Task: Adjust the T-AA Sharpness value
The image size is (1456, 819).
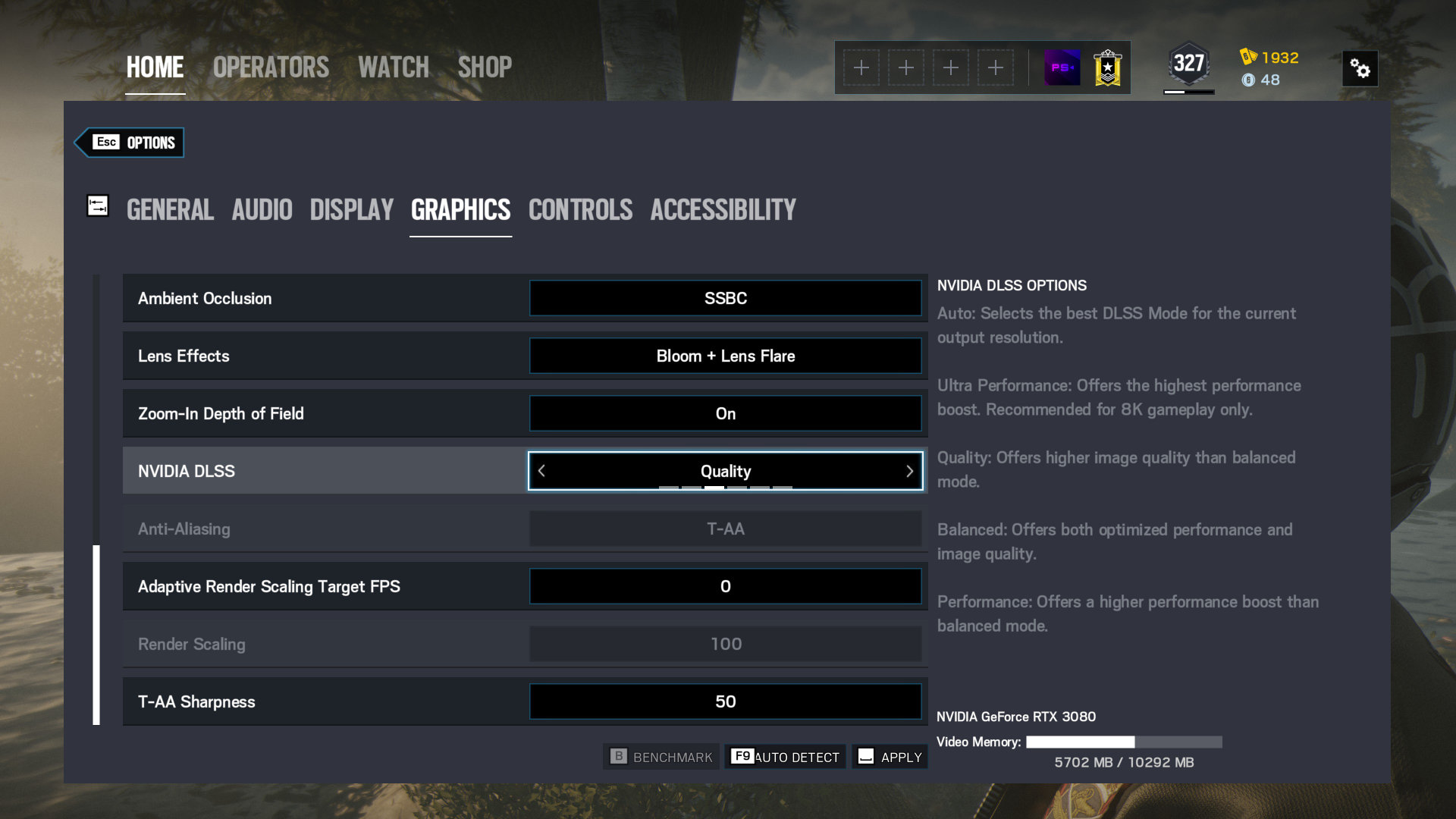Action: coord(726,701)
